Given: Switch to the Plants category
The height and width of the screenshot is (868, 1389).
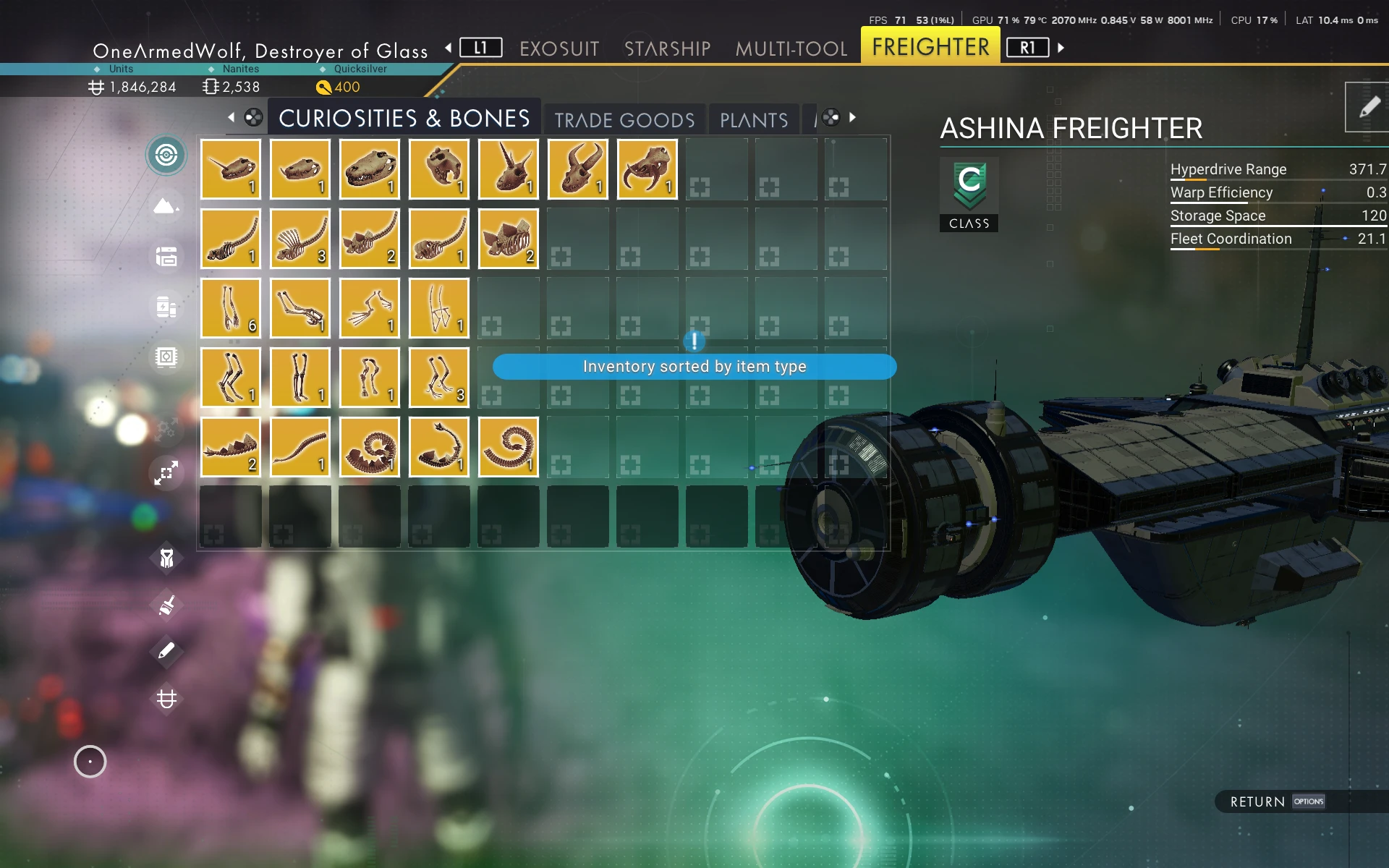Looking at the screenshot, I should tap(754, 119).
